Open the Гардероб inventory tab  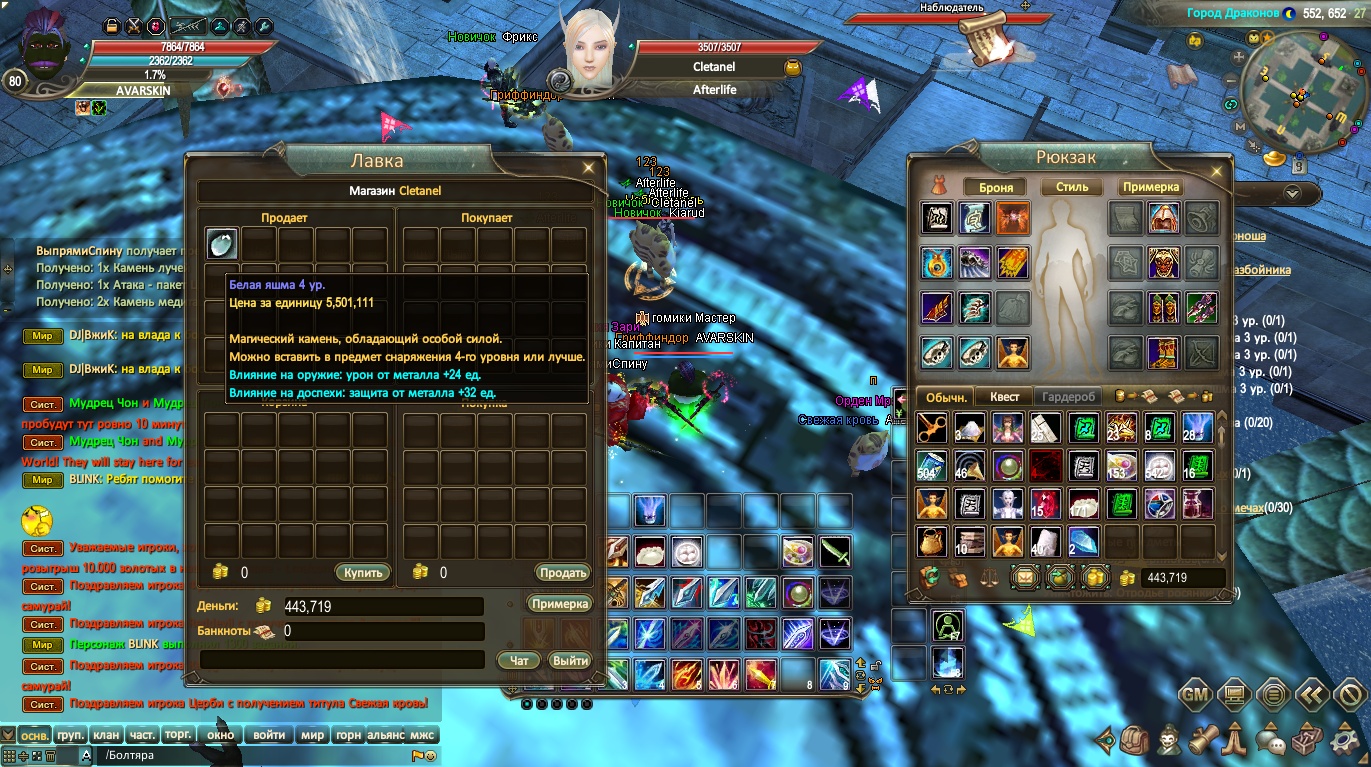point(1069,397)
